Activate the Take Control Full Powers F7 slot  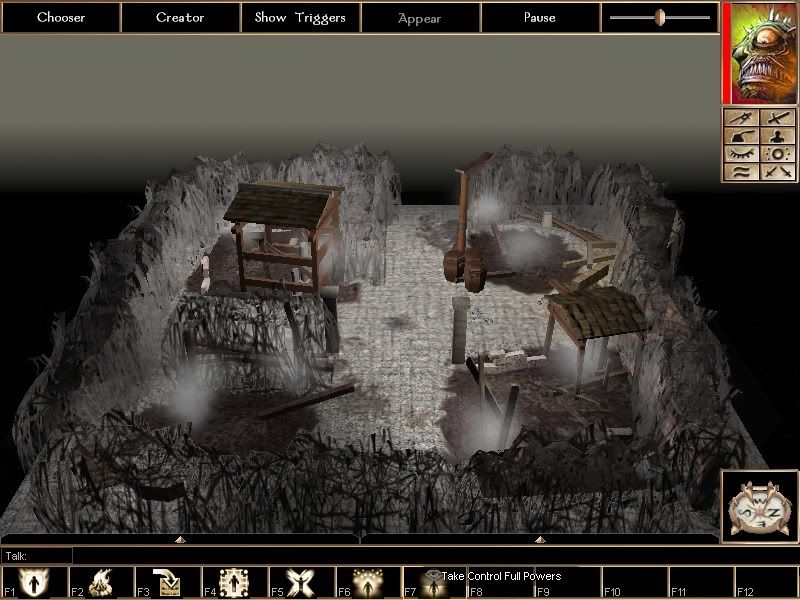[432, 582]
